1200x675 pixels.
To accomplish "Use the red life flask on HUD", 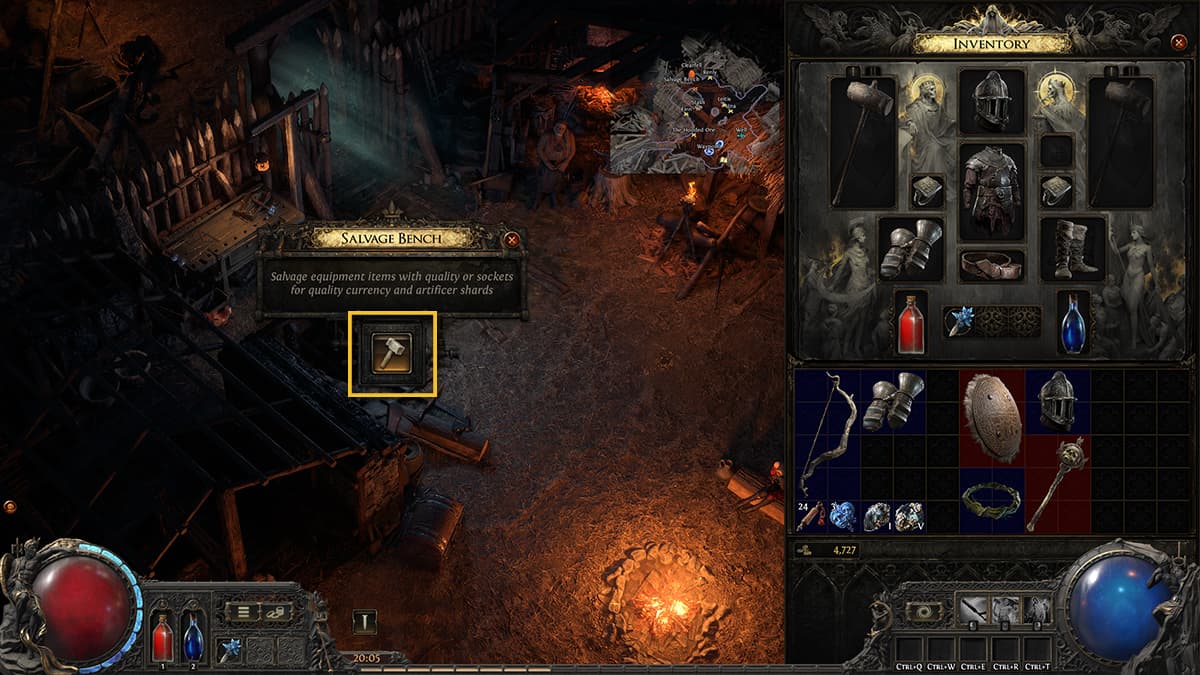I will [161, 636].
